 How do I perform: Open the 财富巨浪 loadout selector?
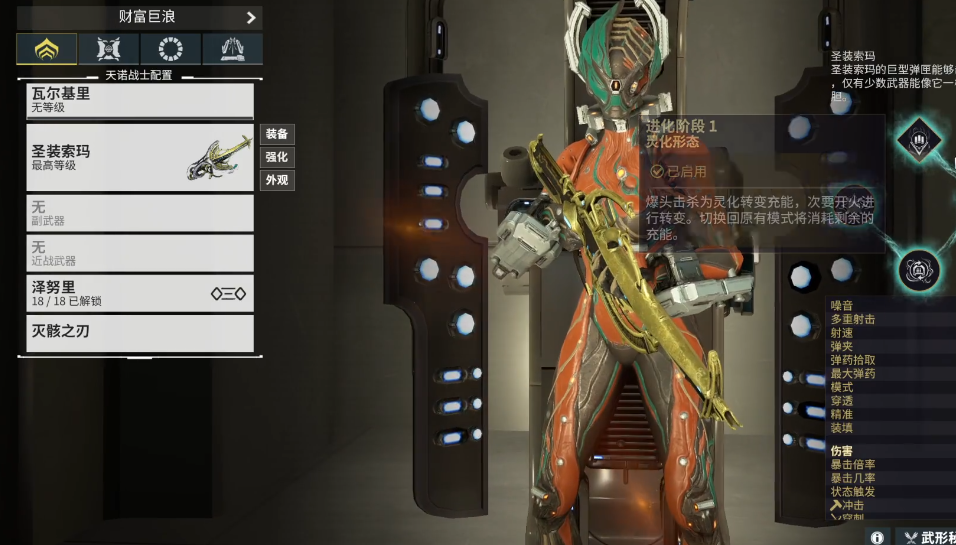140,17
